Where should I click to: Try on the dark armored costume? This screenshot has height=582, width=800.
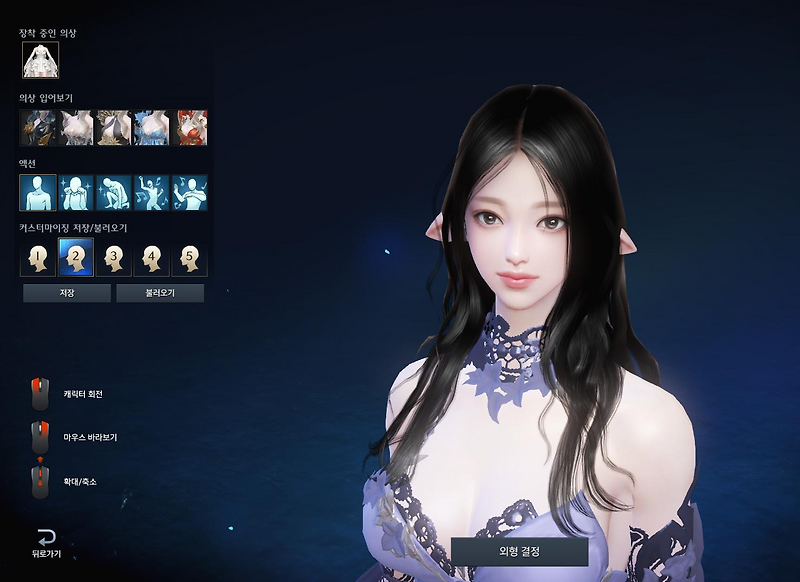point(38,128)
